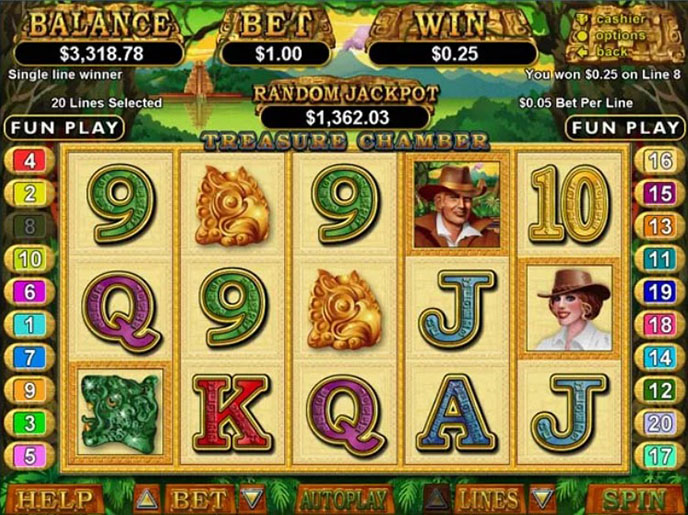Select the payline 17 marker
The width and height of the screenshot is (688, 515).
[659, 456]
